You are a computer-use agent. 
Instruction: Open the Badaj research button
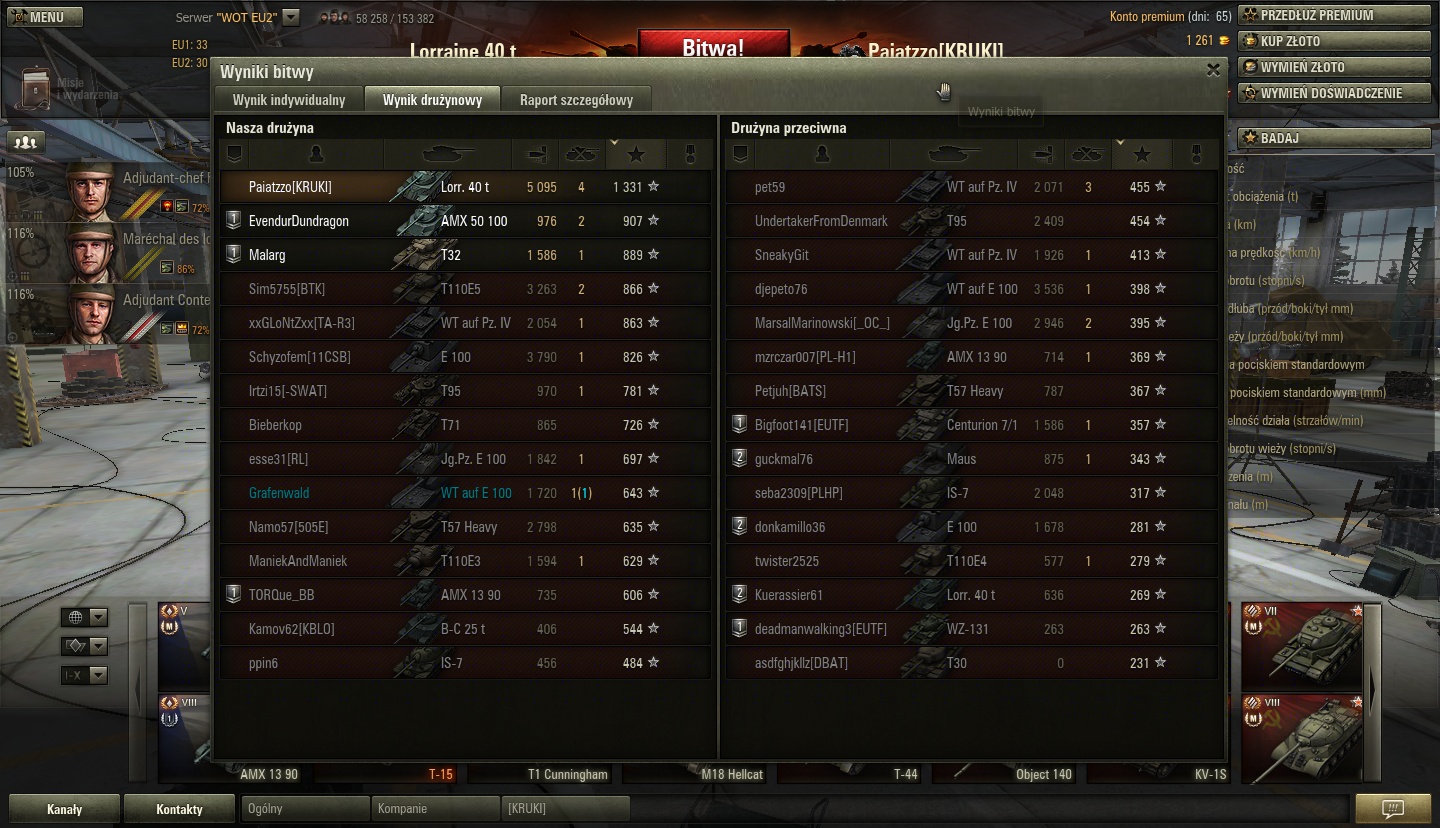1335,138
